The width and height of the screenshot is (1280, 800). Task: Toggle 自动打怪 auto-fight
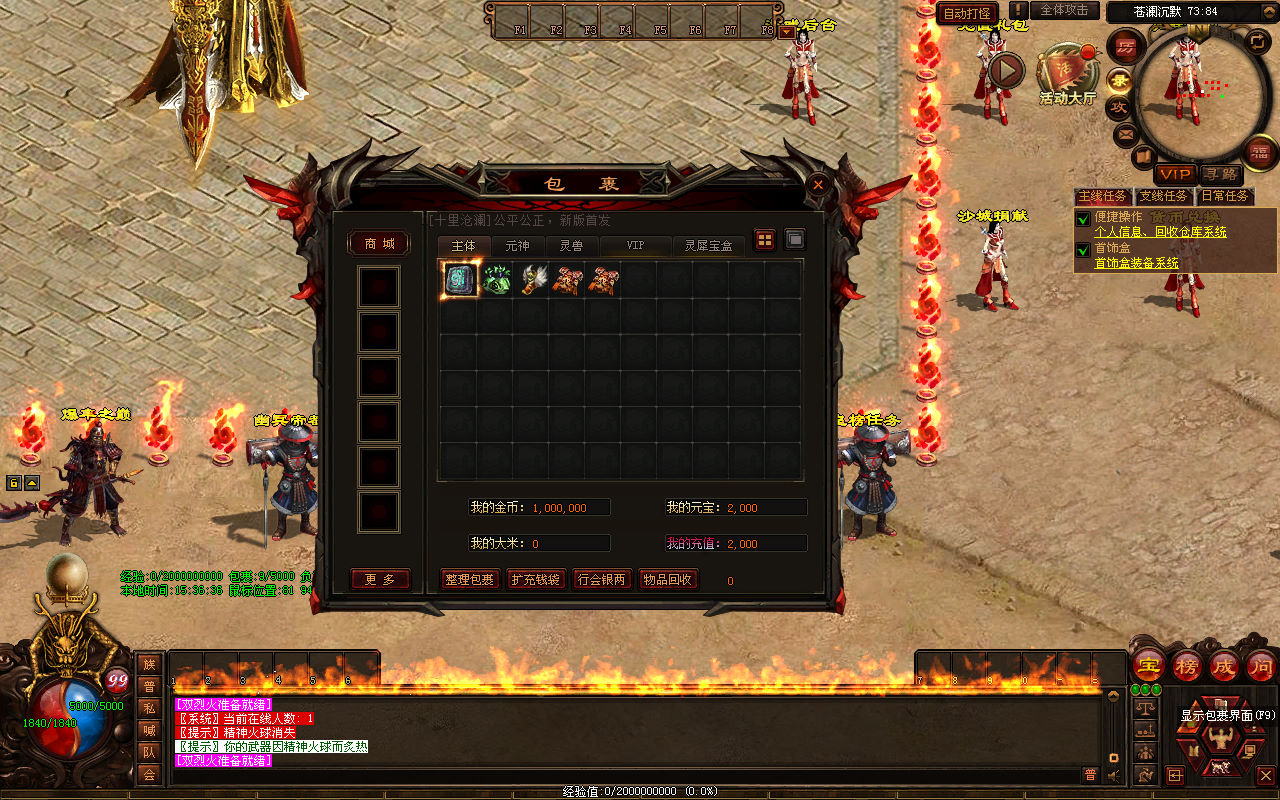967,13
